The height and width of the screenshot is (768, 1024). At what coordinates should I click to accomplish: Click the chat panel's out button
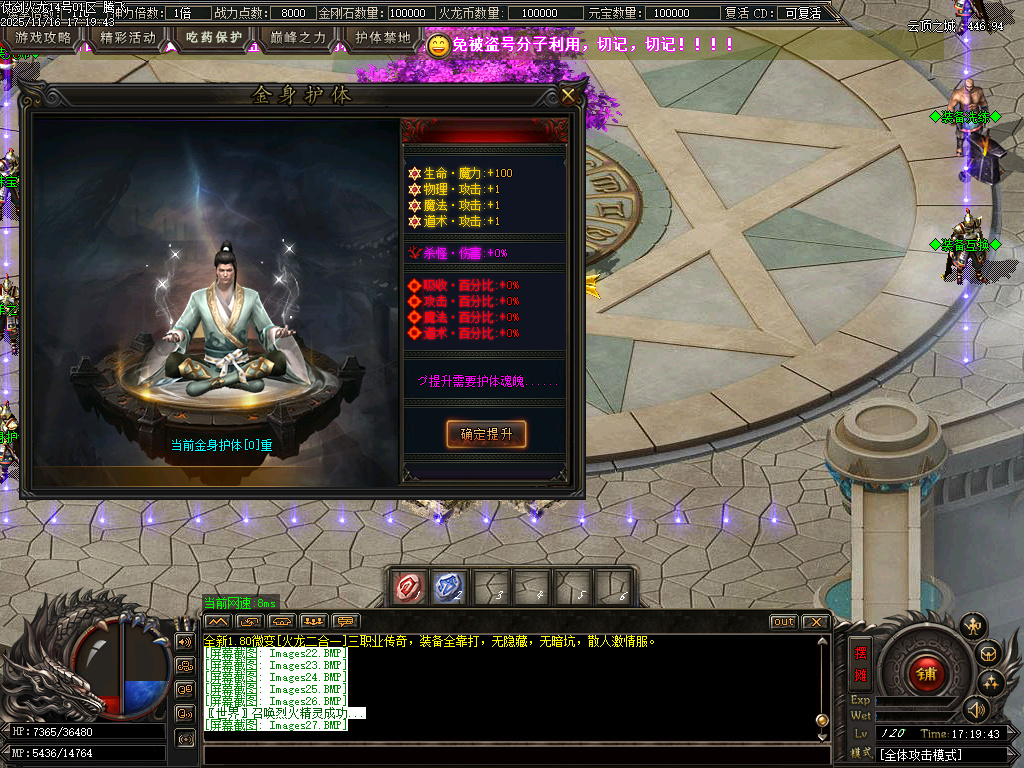pyautogui.click(x=784, y=622)
